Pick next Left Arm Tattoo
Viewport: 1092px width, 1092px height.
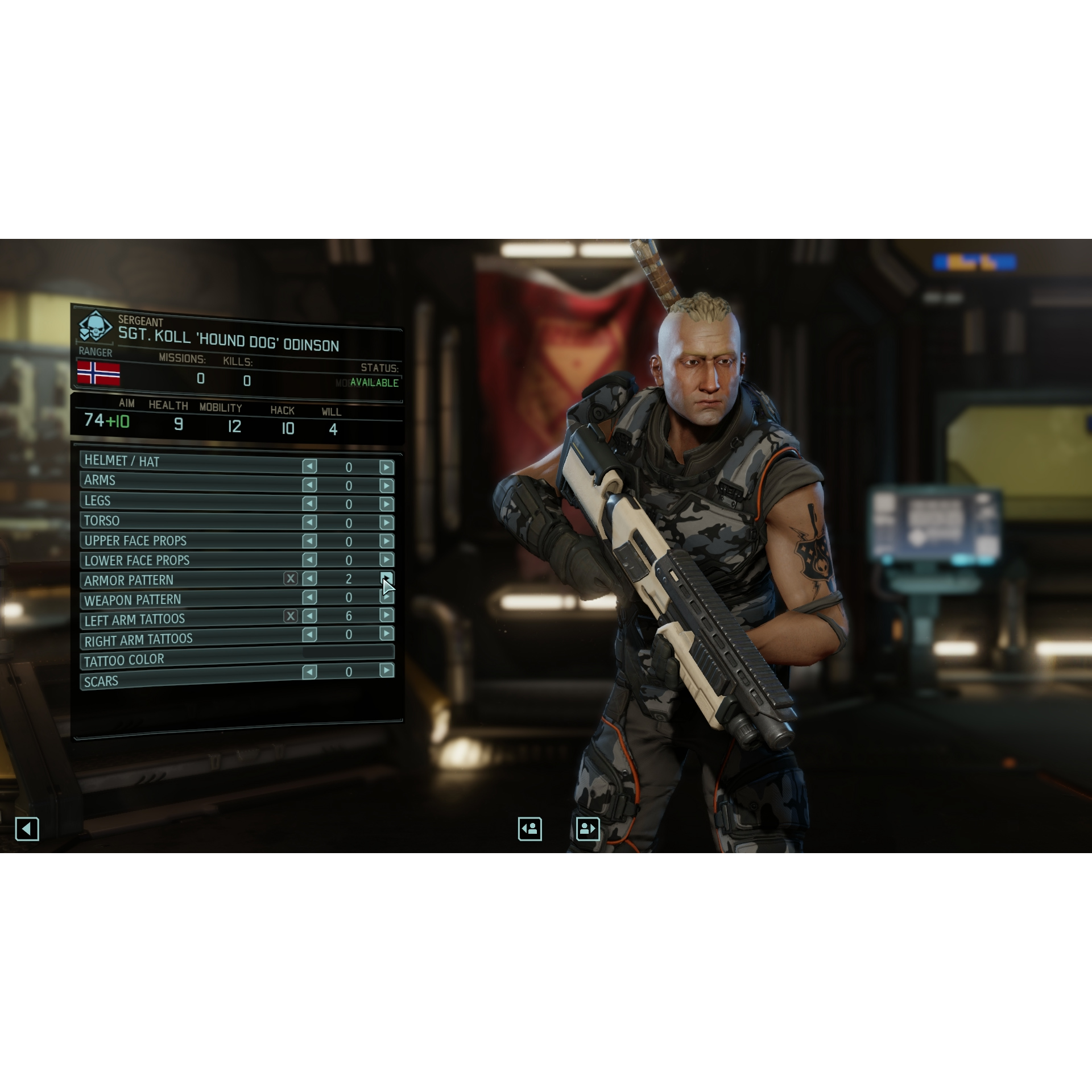[x=386, y=615]
